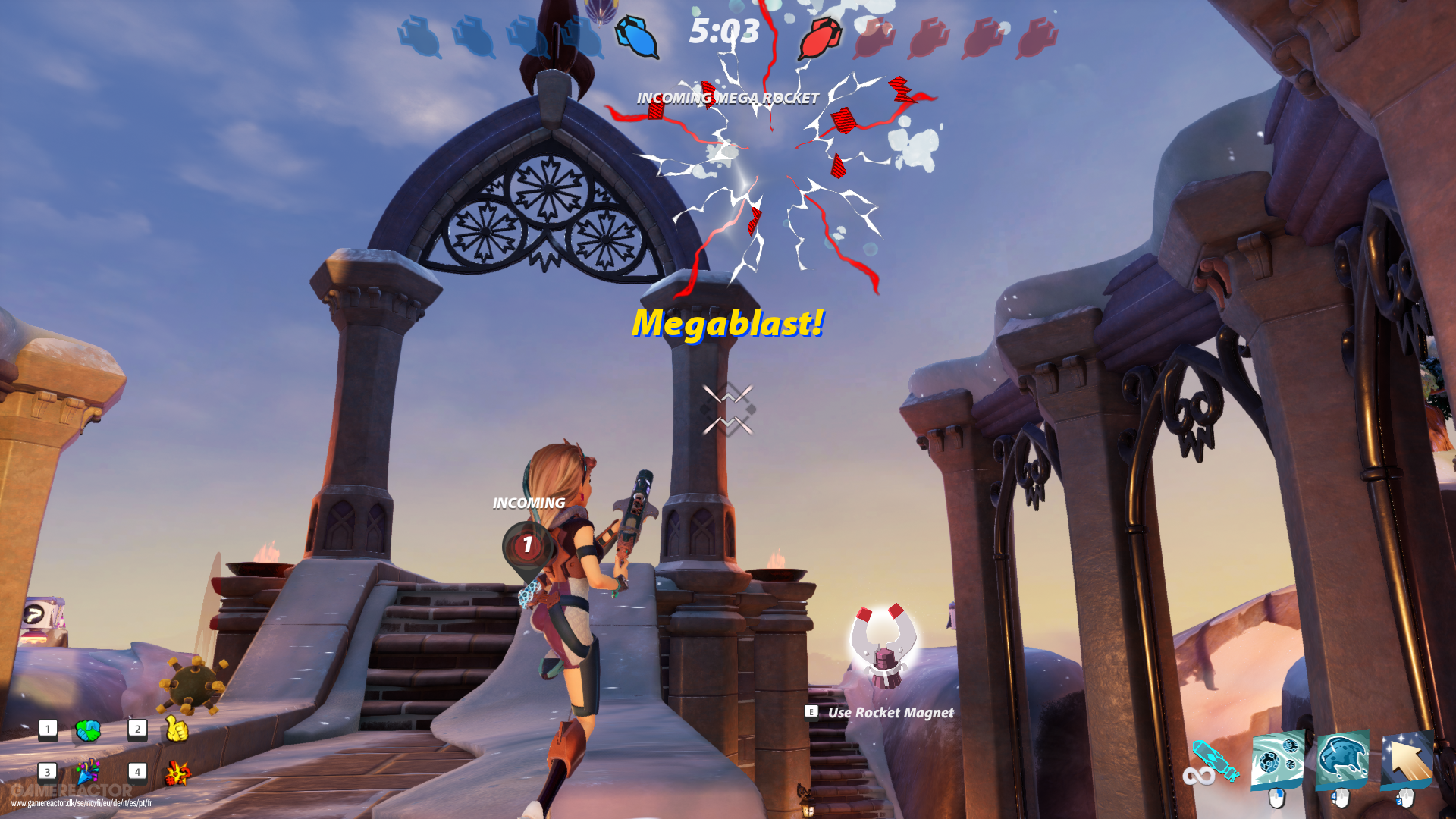Click the Use Rocket Magnet label
Image resolution: width=1456 pixels, height=819 pixels.
(891, 712)
